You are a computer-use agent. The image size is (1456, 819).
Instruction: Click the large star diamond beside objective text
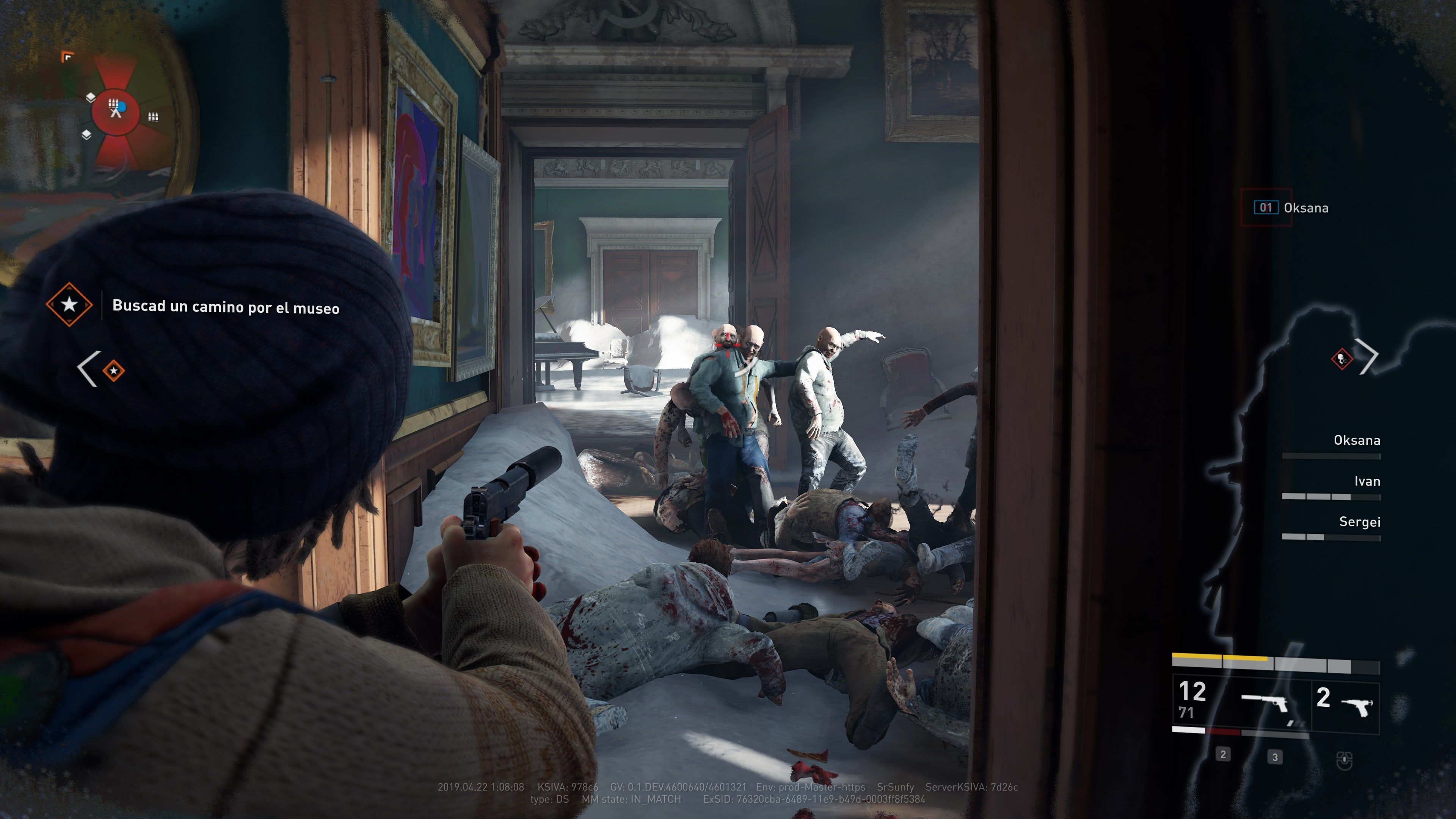69,304
